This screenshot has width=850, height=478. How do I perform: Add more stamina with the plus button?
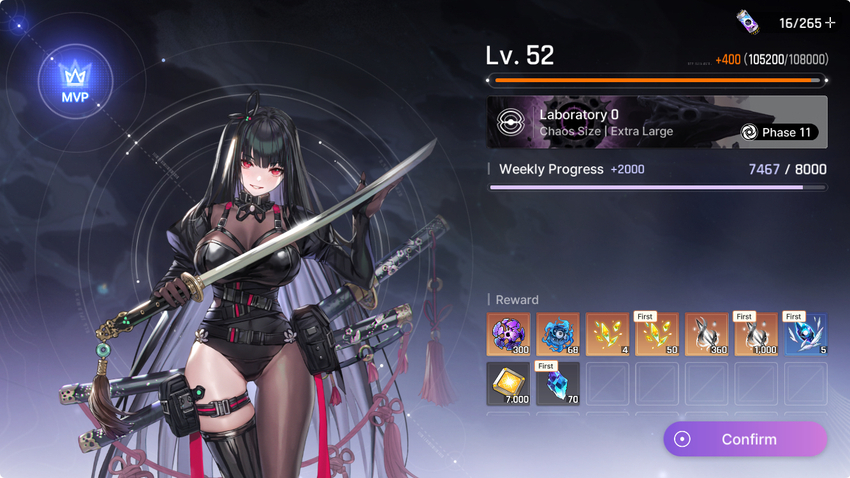pyautogui.click(x=830, y=23)
